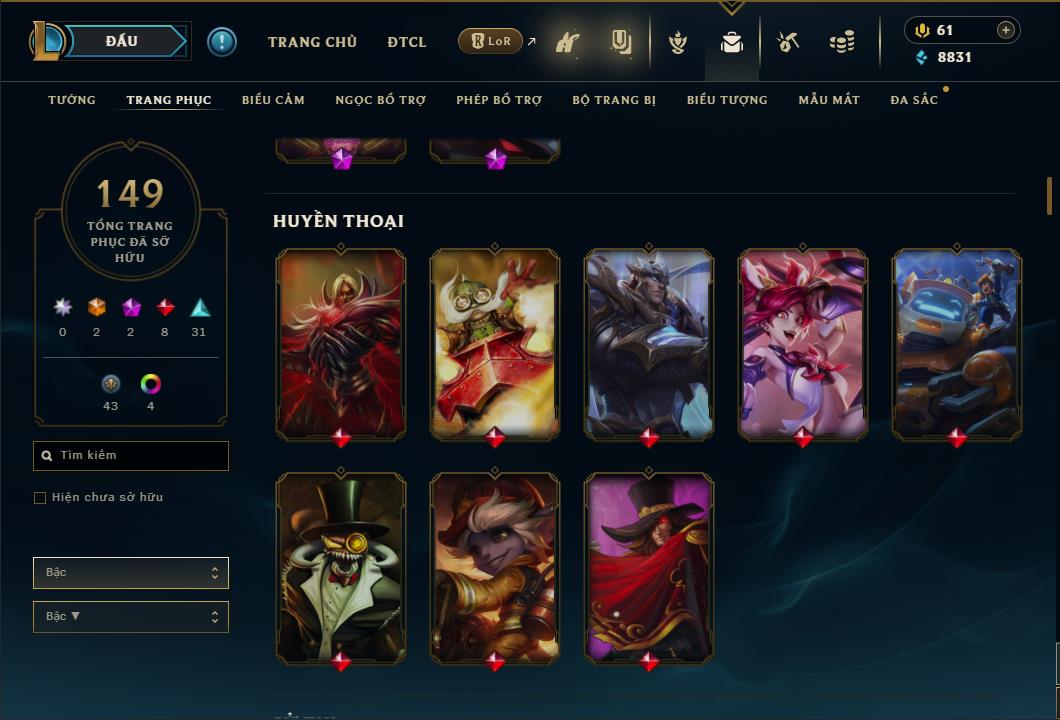The width and height of the screenshot is (1060, 720).
Task: Switch to the BIỂU TƯỢNG tab
Action: click(727, 100)
